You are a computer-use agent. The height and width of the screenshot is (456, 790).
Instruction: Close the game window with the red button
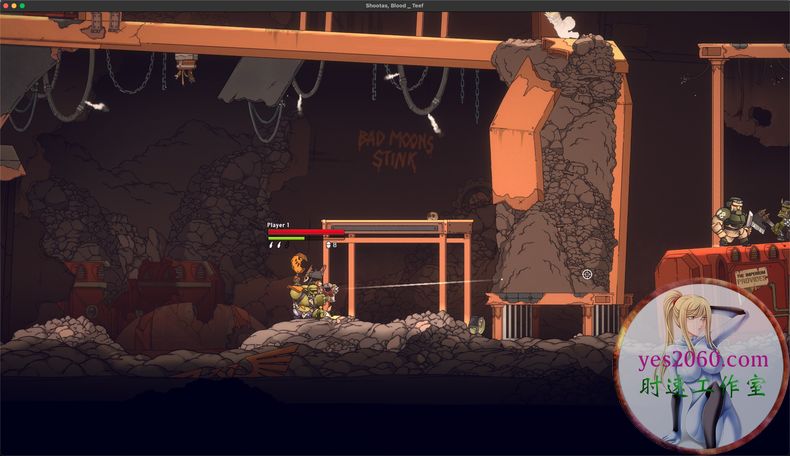pyautogui.click(x=6, y=6)
